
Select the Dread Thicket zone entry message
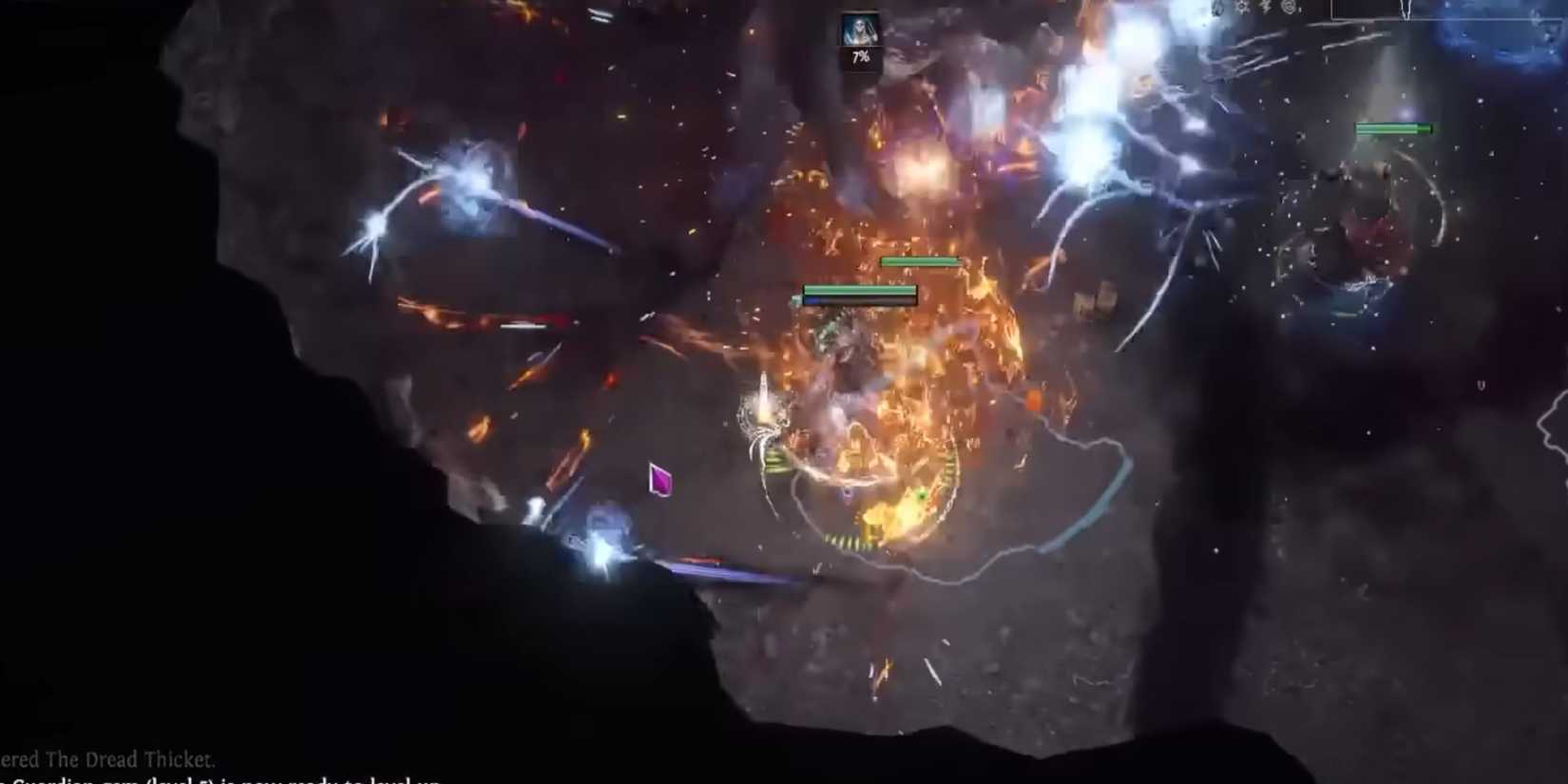(107, 759)
